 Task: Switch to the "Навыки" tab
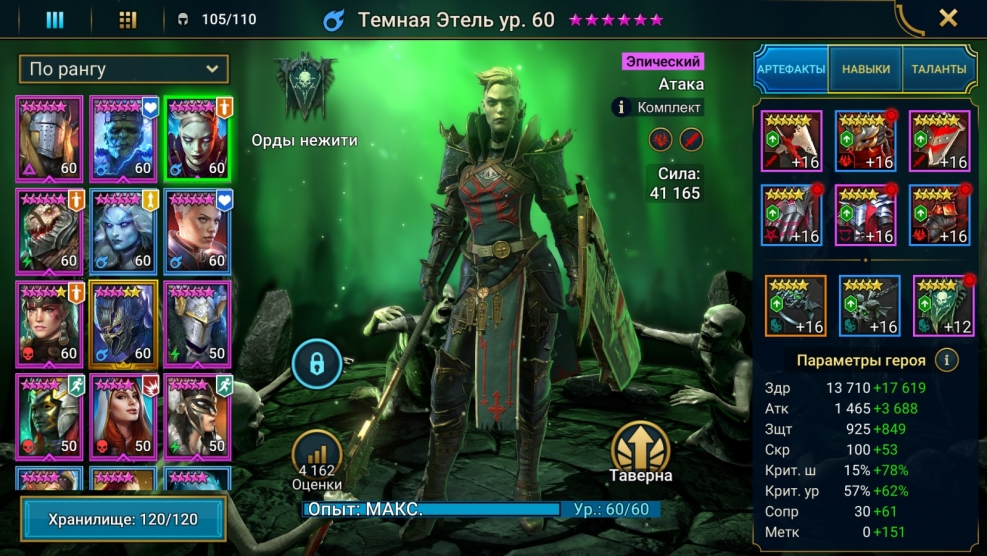865,69
